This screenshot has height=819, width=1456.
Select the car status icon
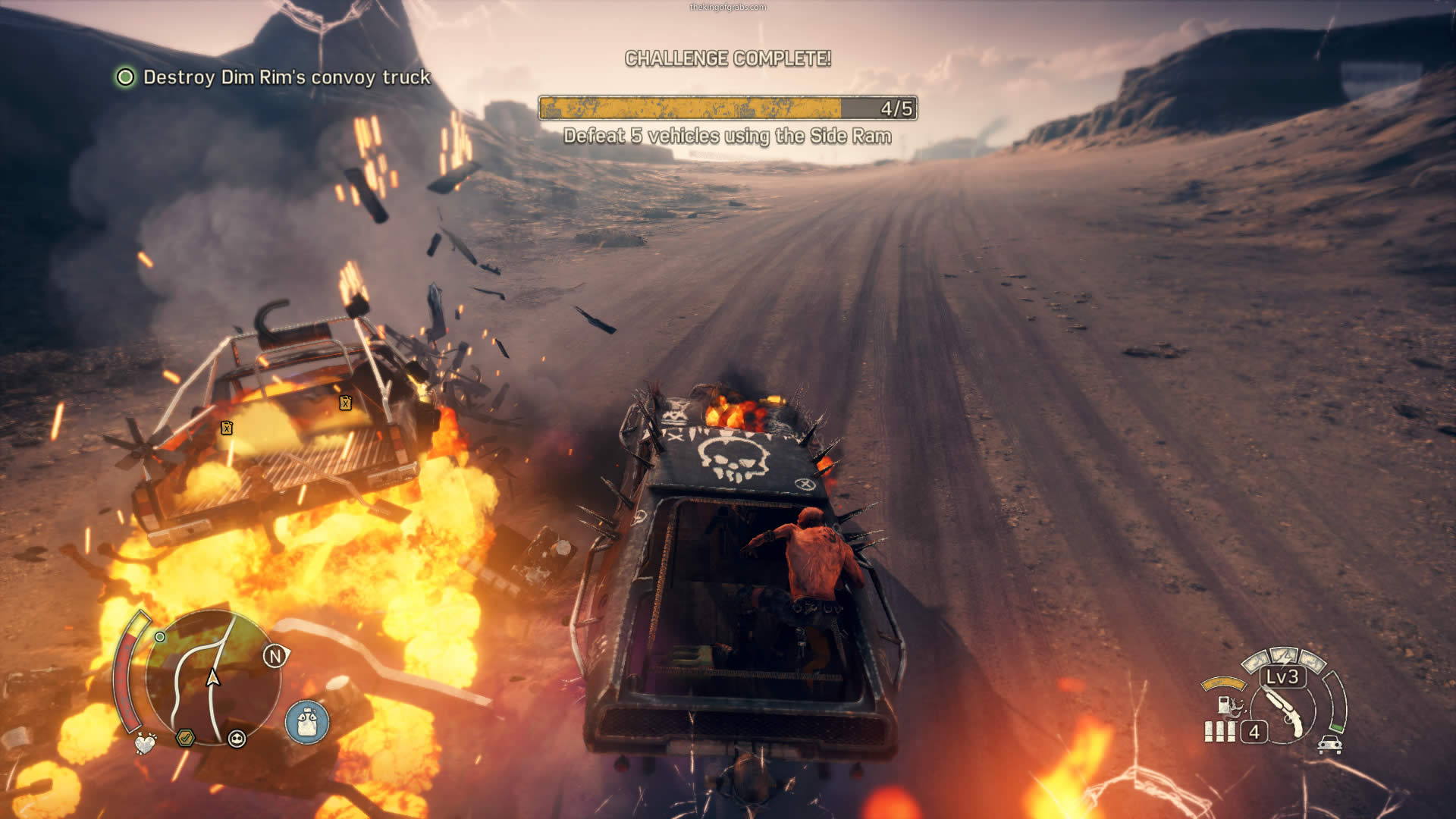tap(1329, 744)
